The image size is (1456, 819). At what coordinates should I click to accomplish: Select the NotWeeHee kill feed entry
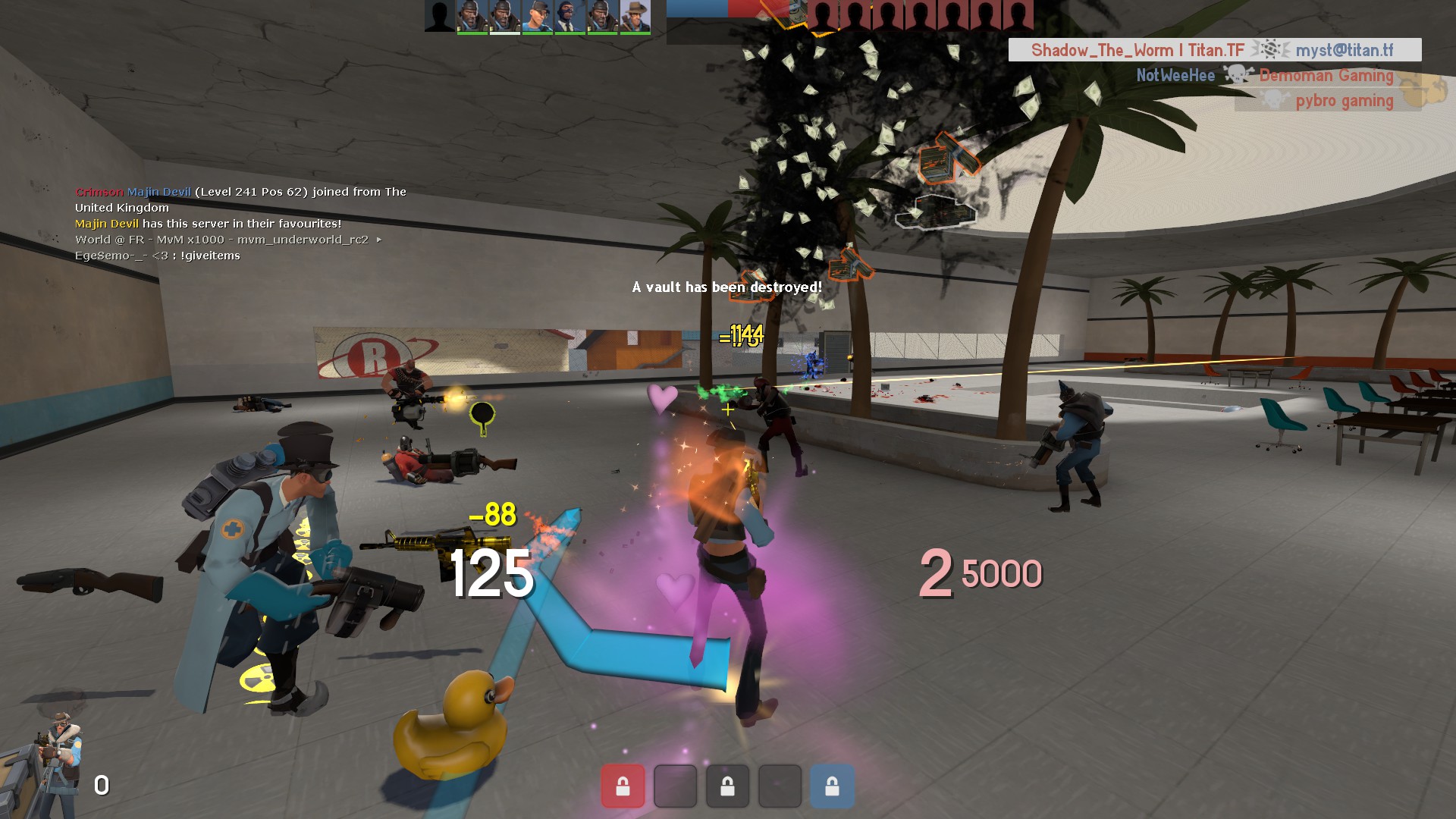click(1265, 75)
